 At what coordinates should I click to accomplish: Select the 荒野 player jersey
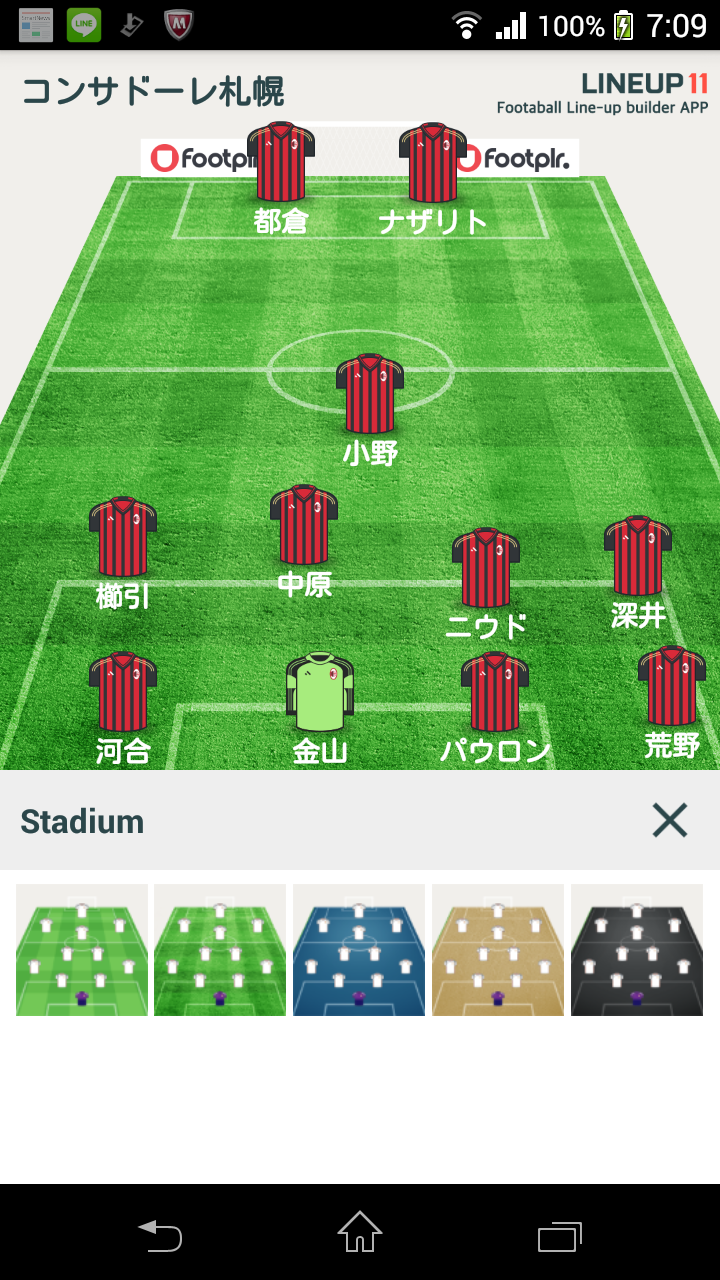pos(671,686)
